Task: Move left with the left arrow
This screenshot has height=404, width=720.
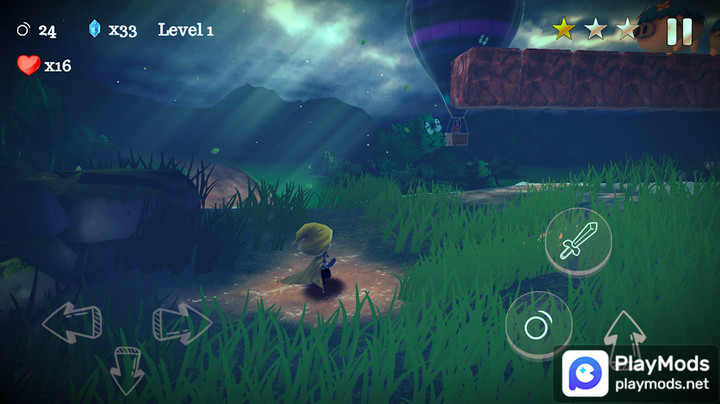Action: (x=72, y=322)
